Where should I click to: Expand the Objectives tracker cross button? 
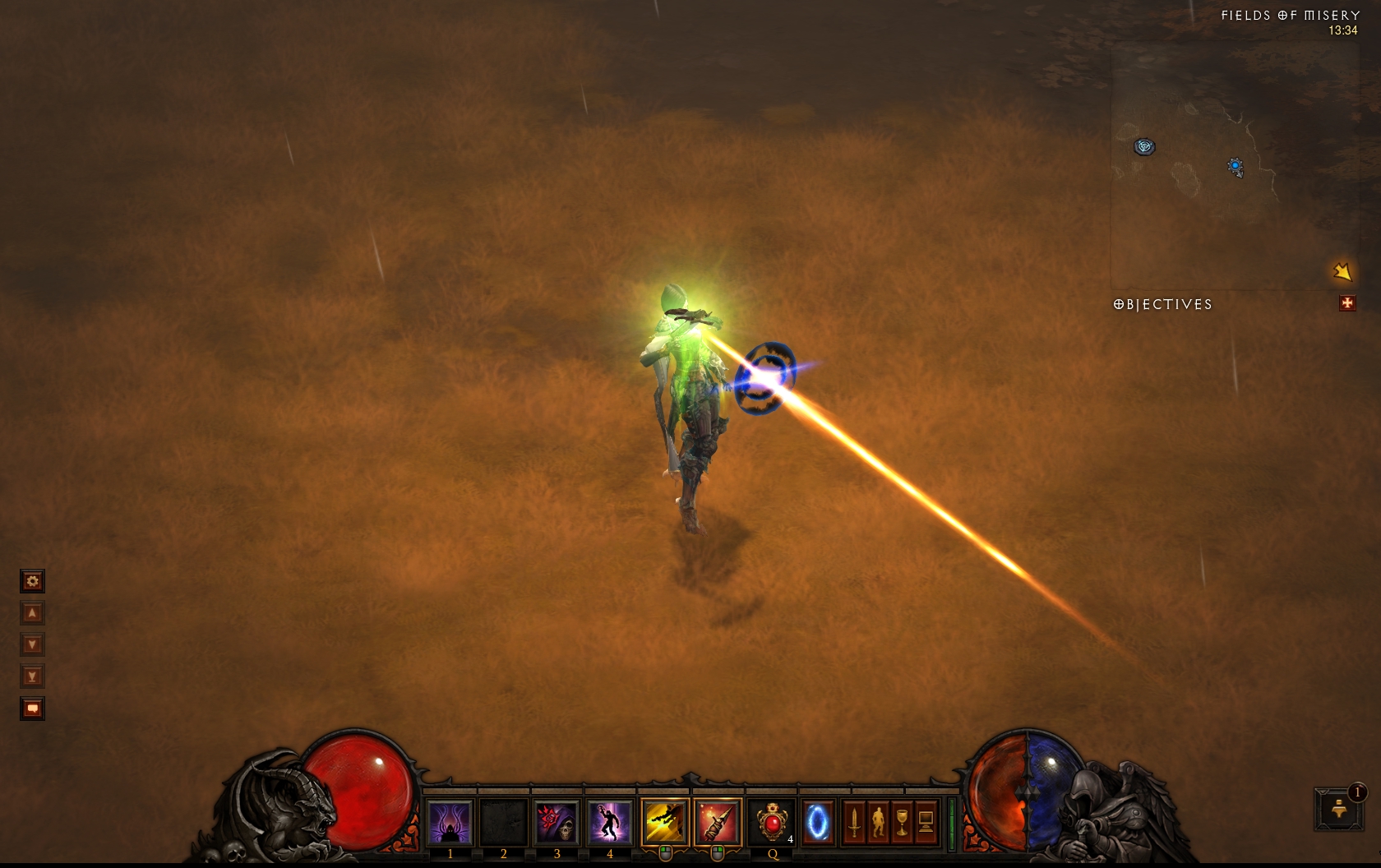pos(1346,303)
